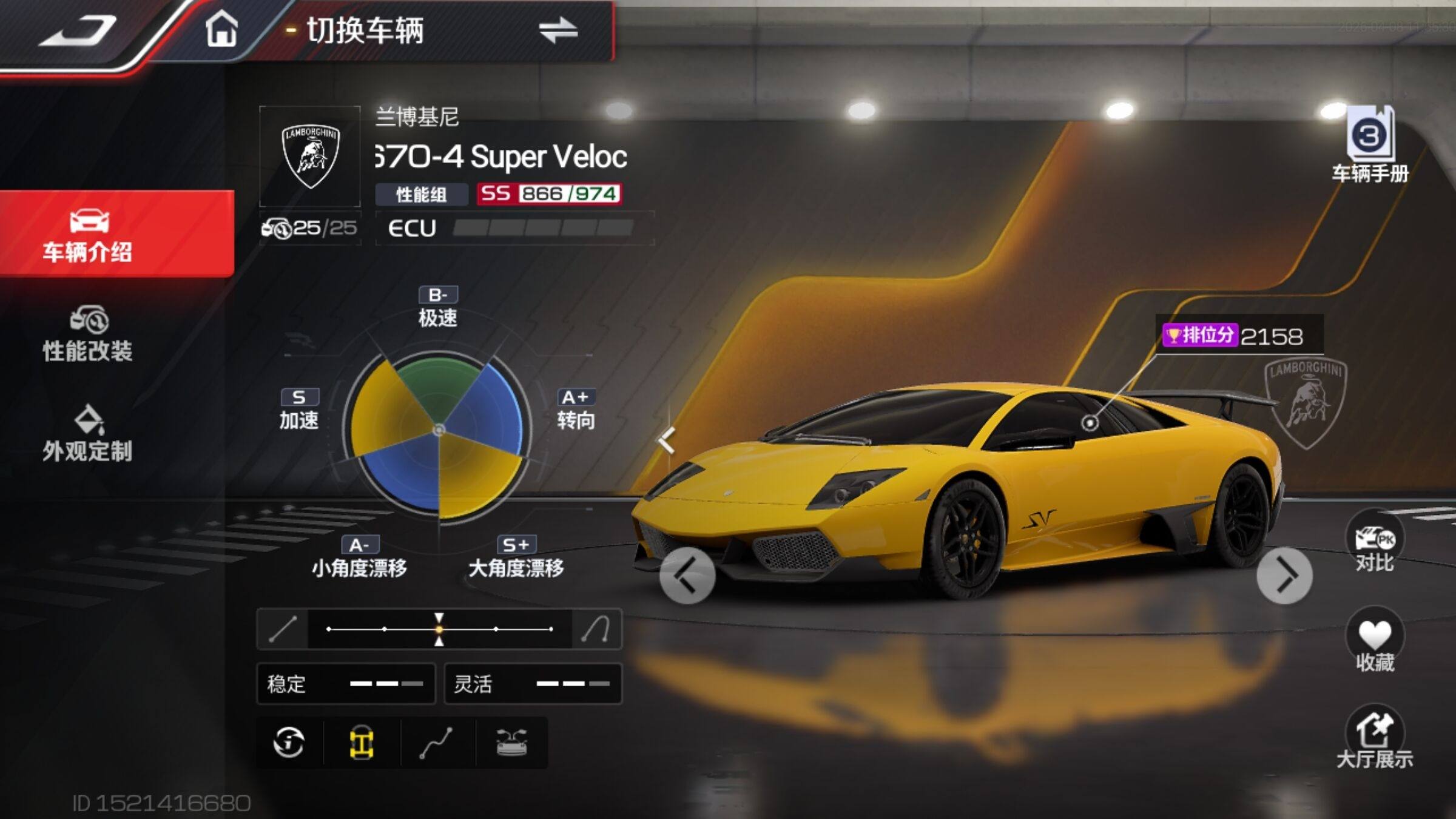The image size is (1456, 819).
Task: Click the Lamborghini brand logo box
Action: (x=310, y=157)
